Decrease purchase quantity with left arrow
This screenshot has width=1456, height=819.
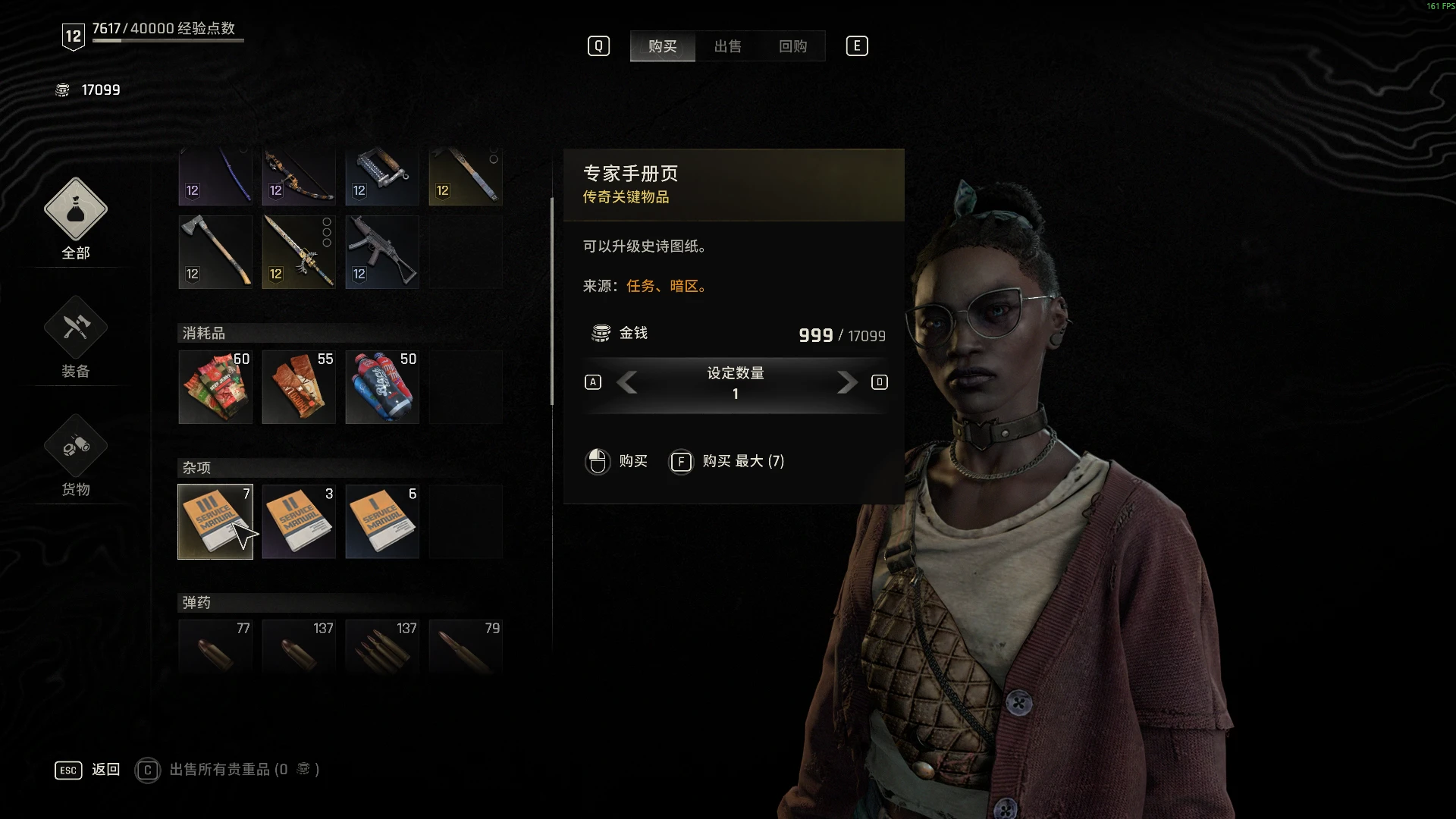pyautogui.click(x=627, y=382)
